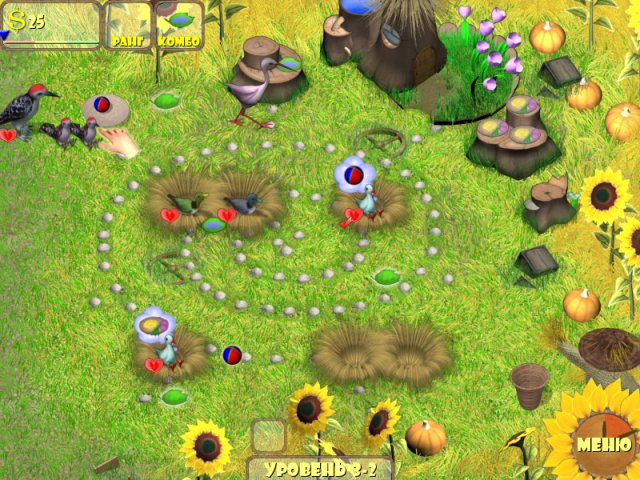Select the КОМБО combo panel
Screen dimensions: 640x480
pyautogui.click(x=179, y=27)
